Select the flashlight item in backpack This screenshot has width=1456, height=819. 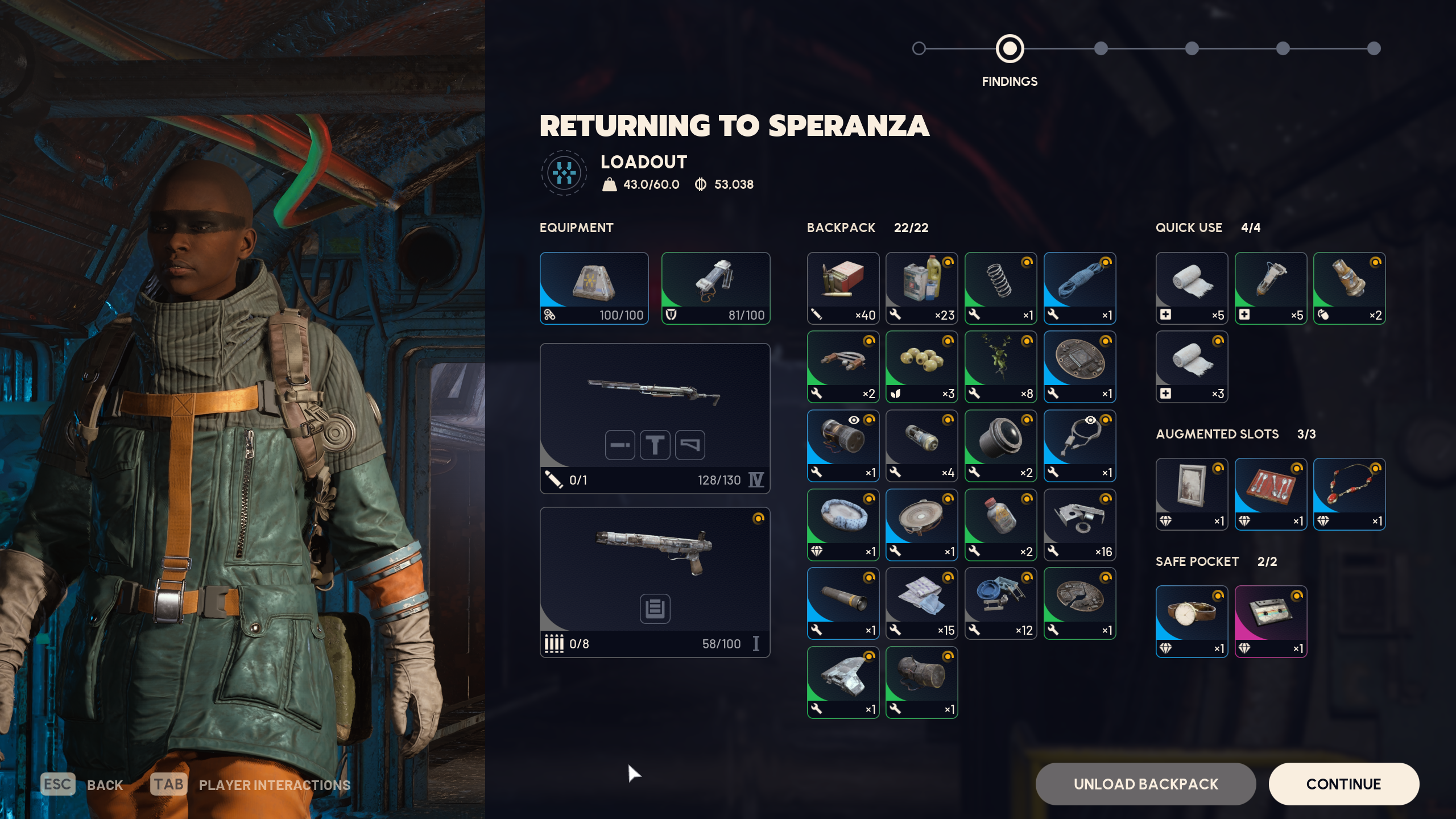pyautogui.click(x=843, y=603)
